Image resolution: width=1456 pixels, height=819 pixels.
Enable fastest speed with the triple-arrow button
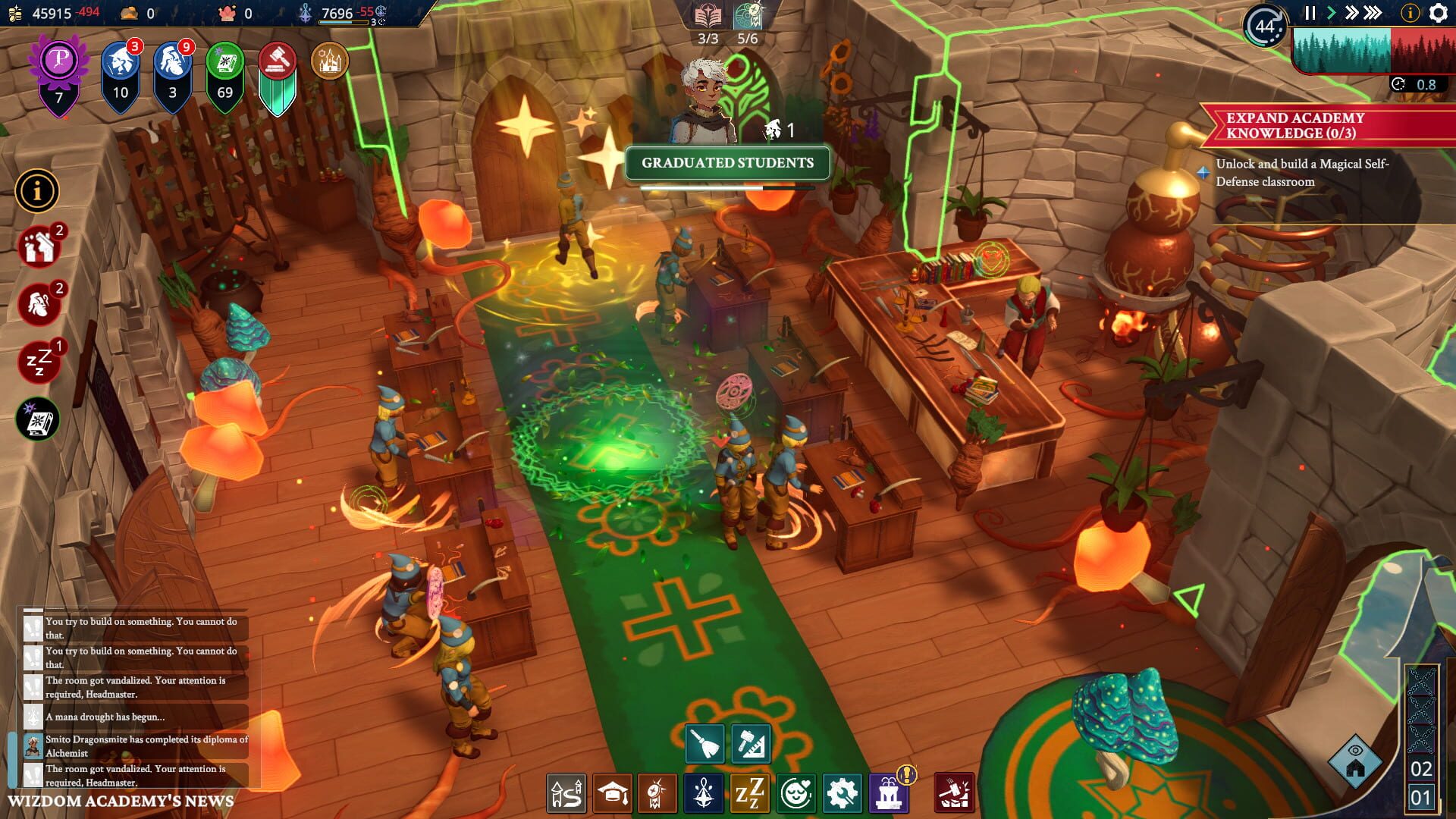pyautogui.click(x=1371, y=13)
